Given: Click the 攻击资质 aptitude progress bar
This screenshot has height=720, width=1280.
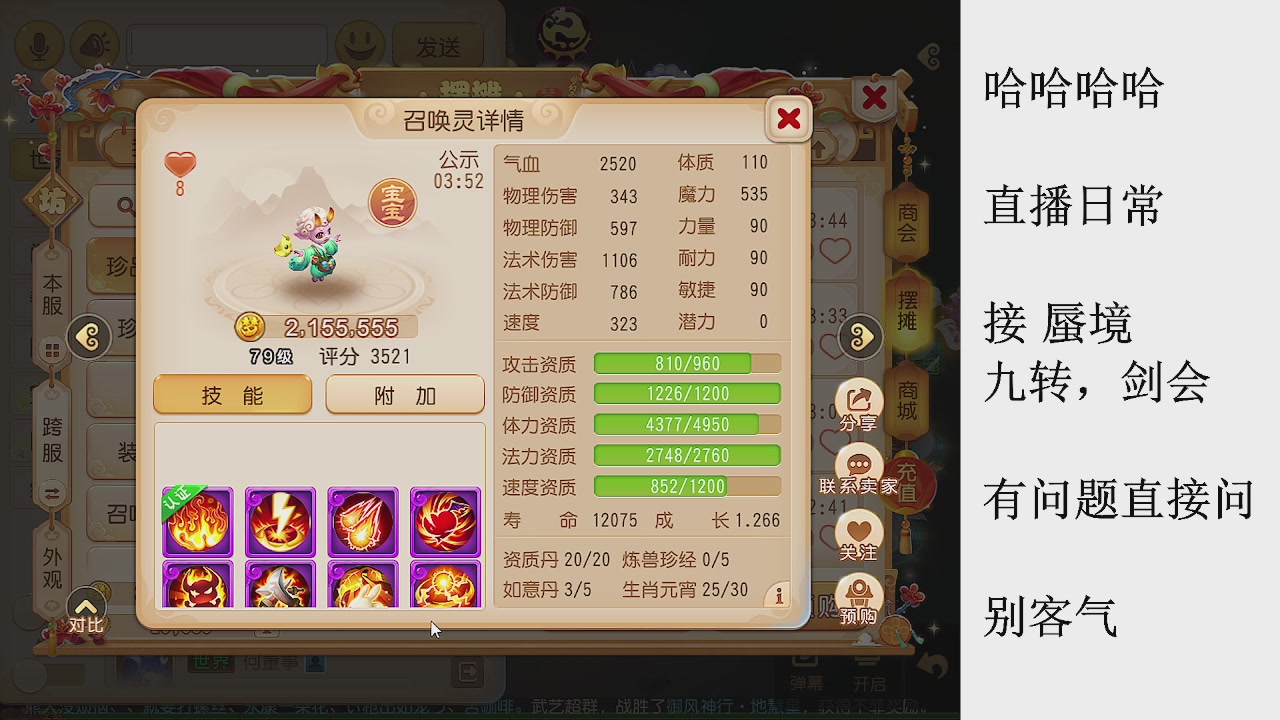Looking at the screenshot, I should 686,364.
